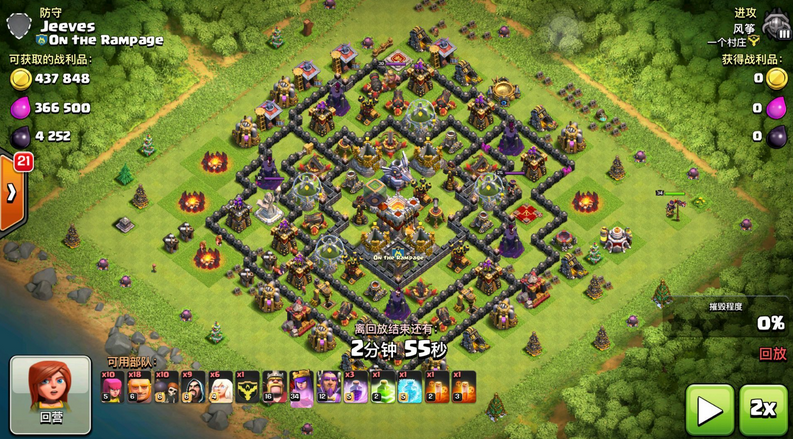Pick the purple Rage spell slot

click(354, 386)
